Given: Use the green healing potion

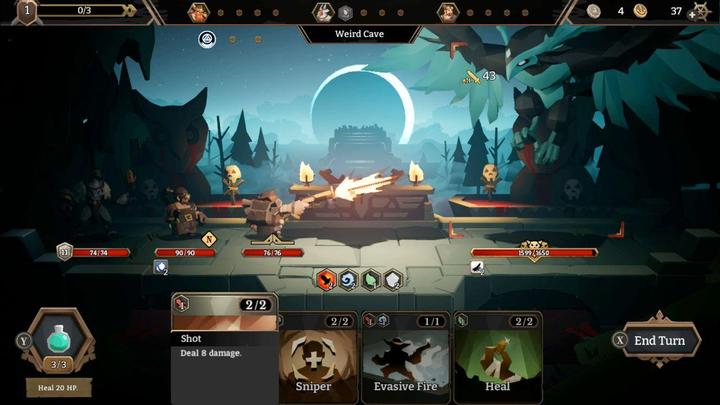Looking at the screenshot, I should pyautogui.click(x=59, y=342).
